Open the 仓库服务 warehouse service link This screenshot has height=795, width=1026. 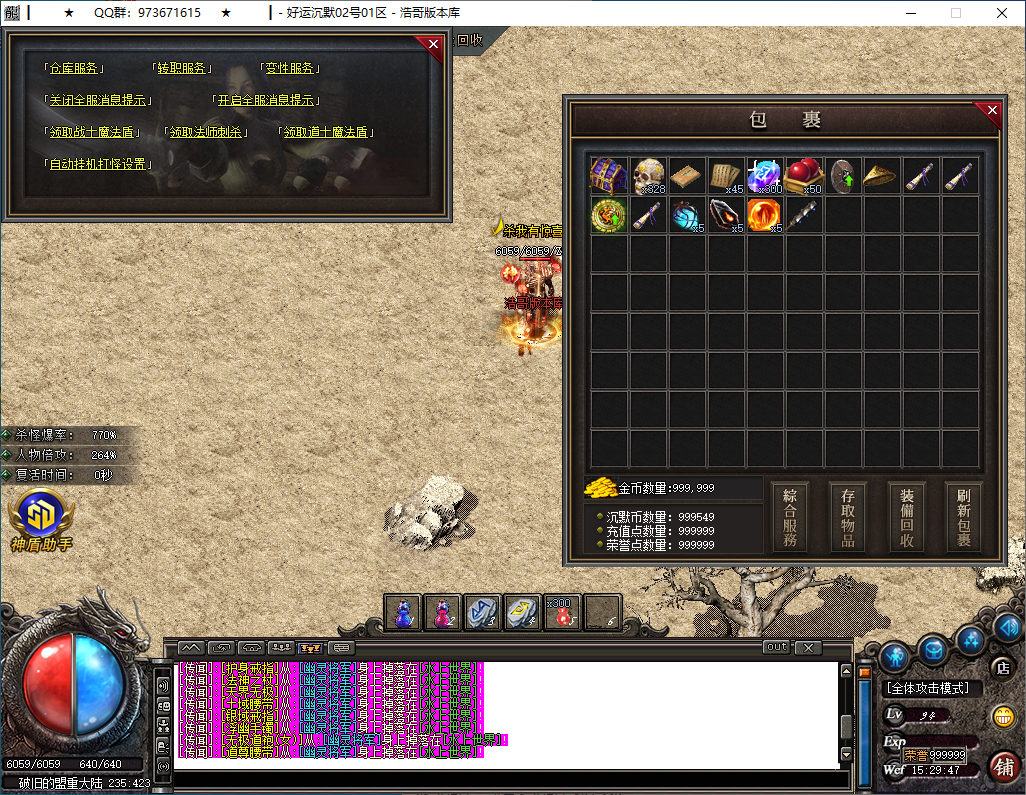click(76, 69)
